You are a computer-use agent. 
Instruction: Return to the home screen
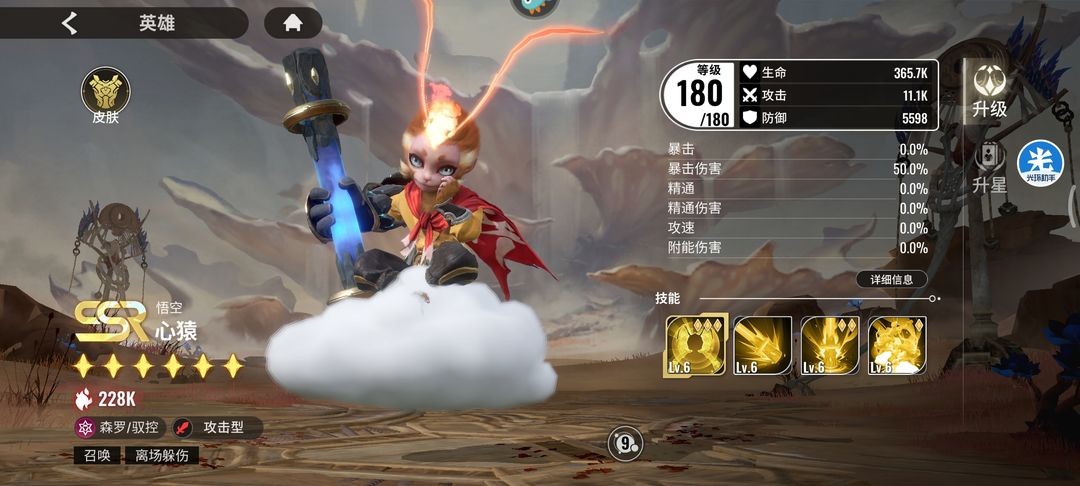[x=292, y=23]
